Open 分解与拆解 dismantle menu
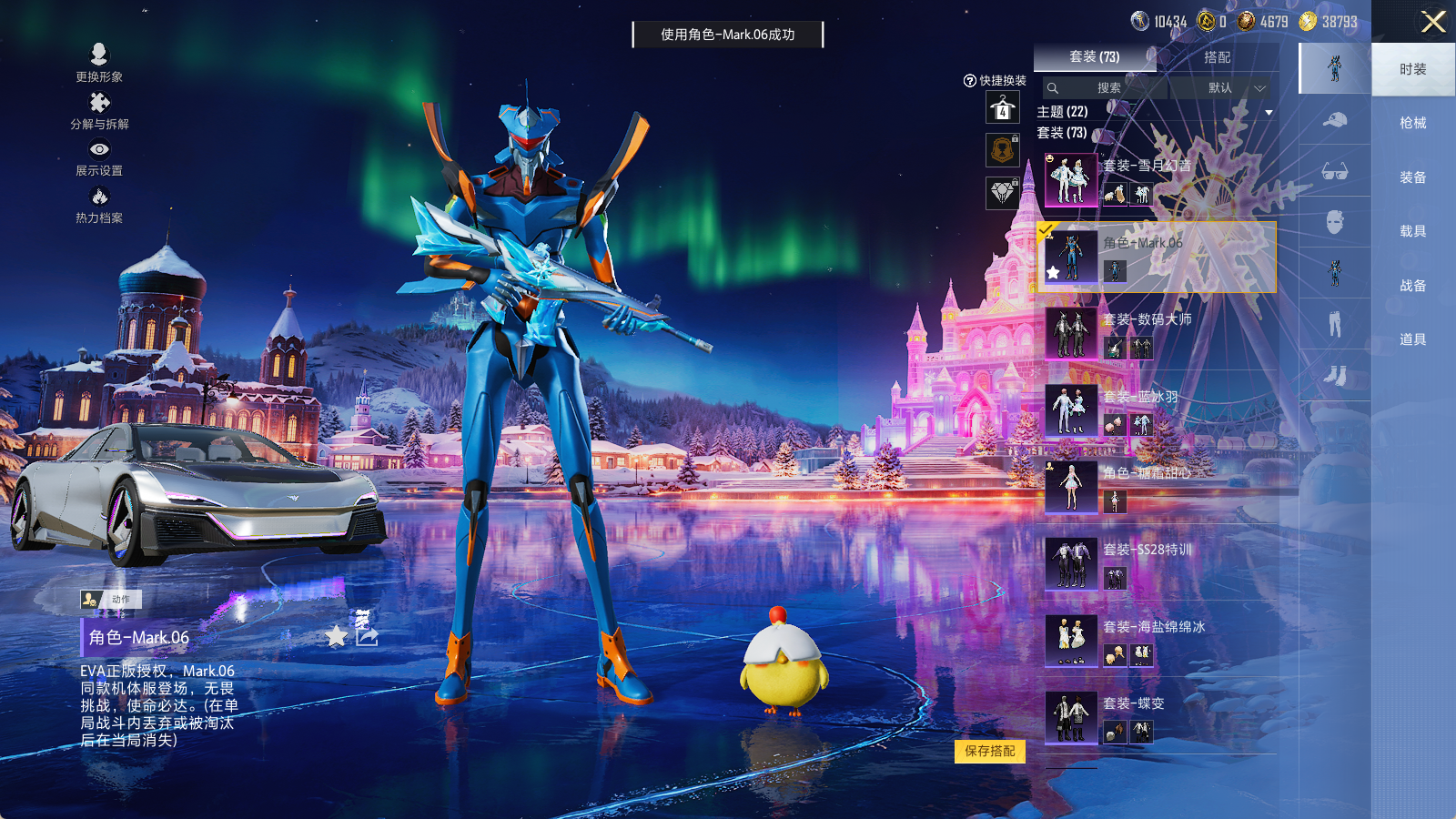The height and width of the screenshot is (819, 1456). 99,110
